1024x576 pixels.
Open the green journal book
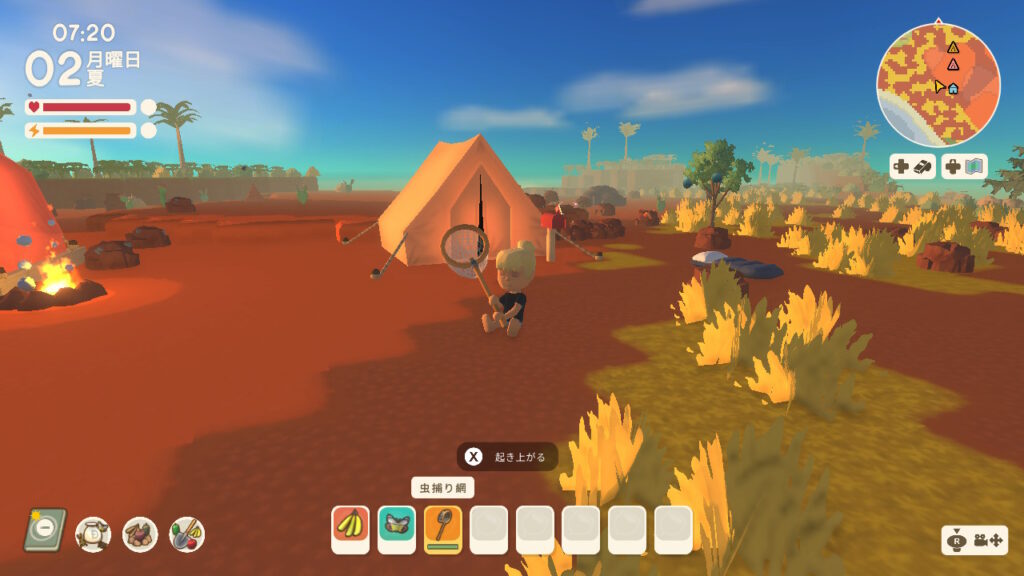45,530
